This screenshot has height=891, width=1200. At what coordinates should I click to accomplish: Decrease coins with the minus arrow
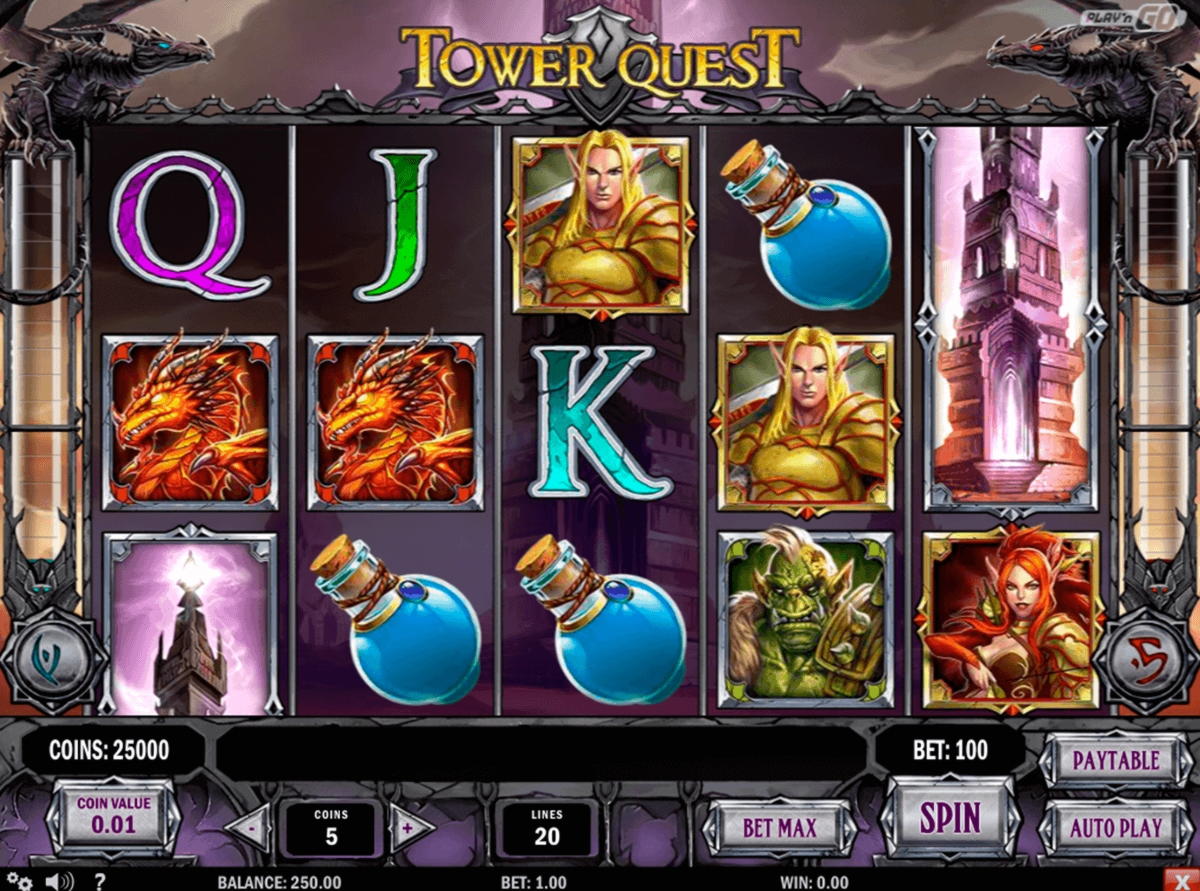(250, 829)
